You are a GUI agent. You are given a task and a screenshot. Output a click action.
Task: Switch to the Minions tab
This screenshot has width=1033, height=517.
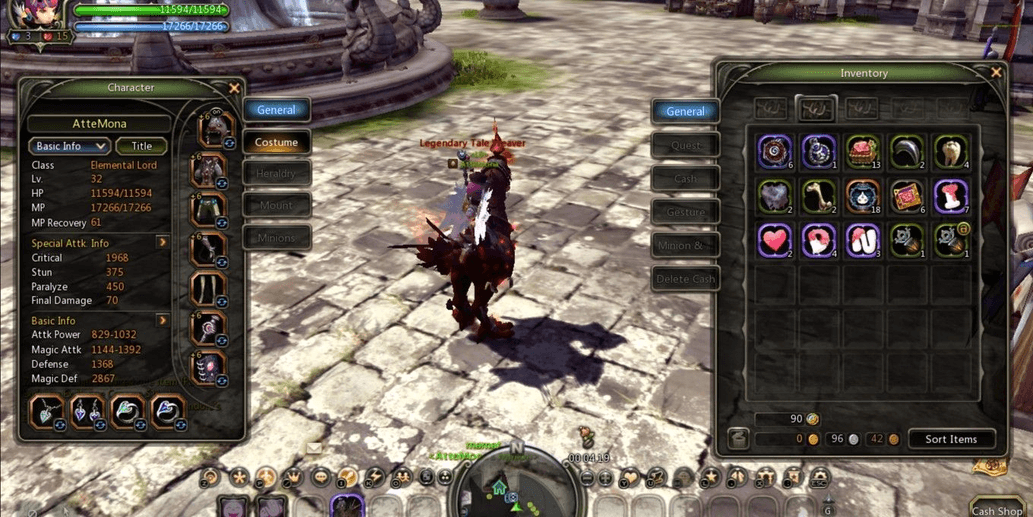click(x=276, y=238)
